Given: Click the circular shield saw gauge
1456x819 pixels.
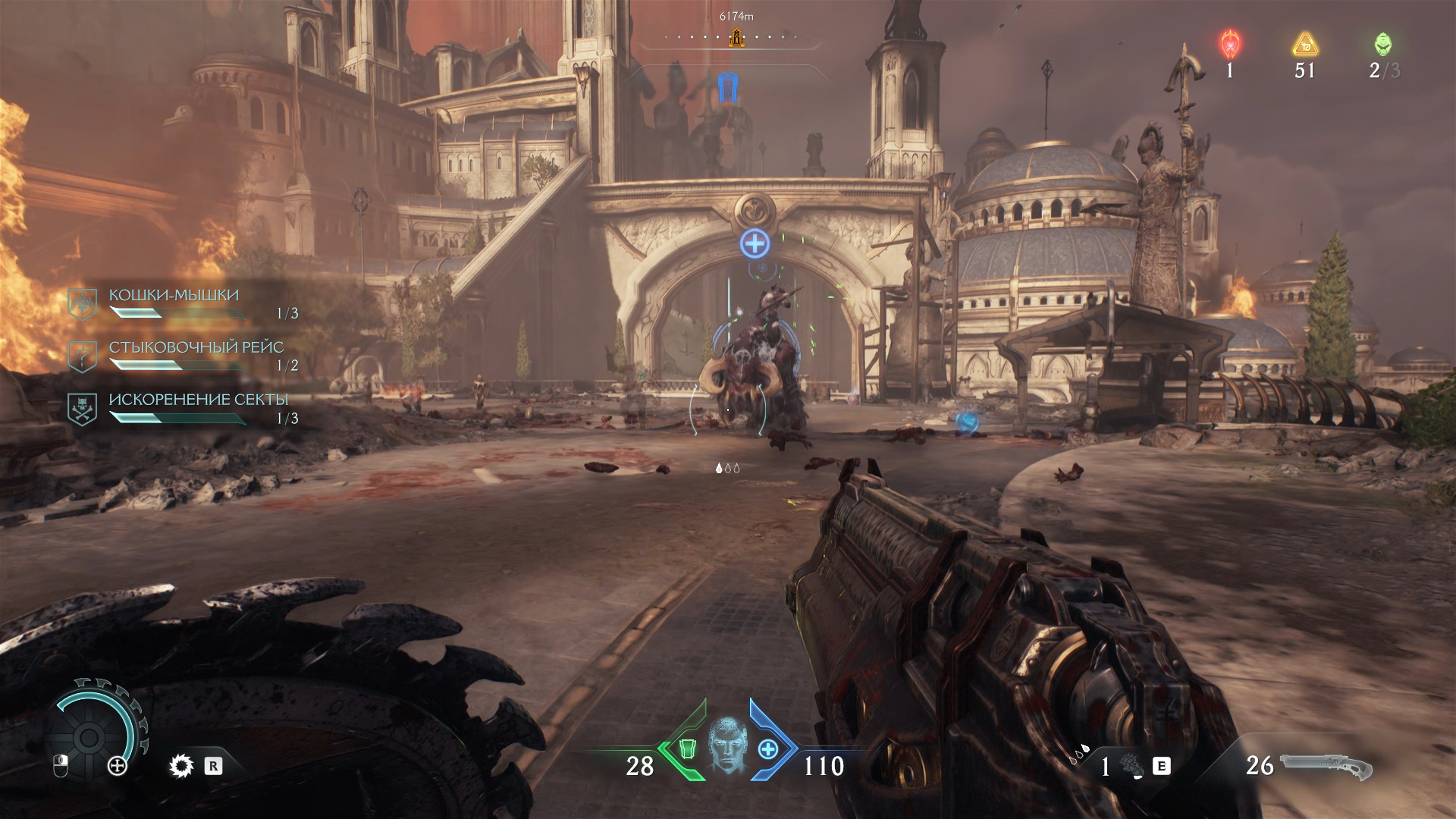Looking at the screenshot, I should pyautogui.click(x=89, y=736).
